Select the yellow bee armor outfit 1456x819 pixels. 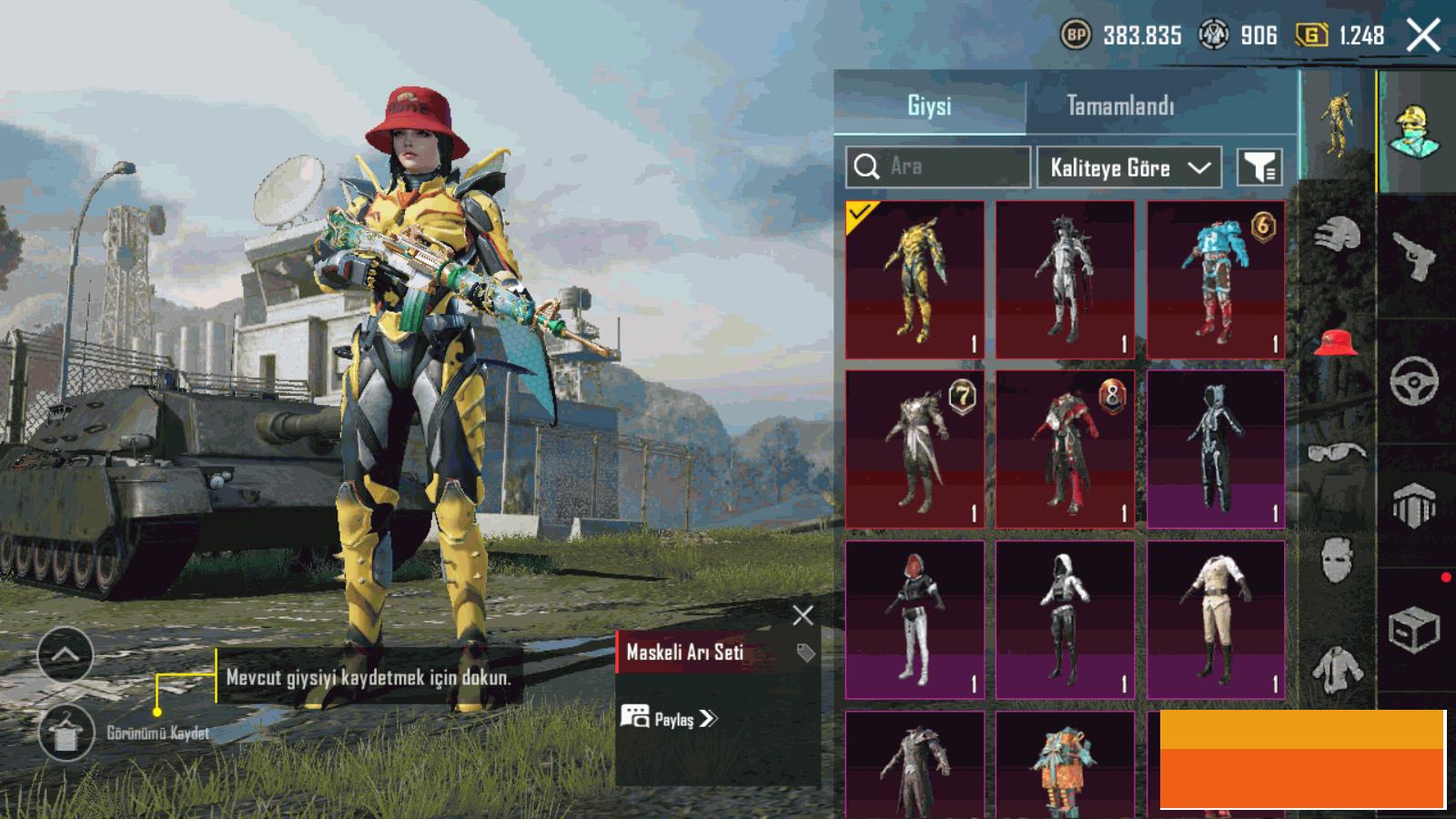pyautogui.click(x=915, y=279)
